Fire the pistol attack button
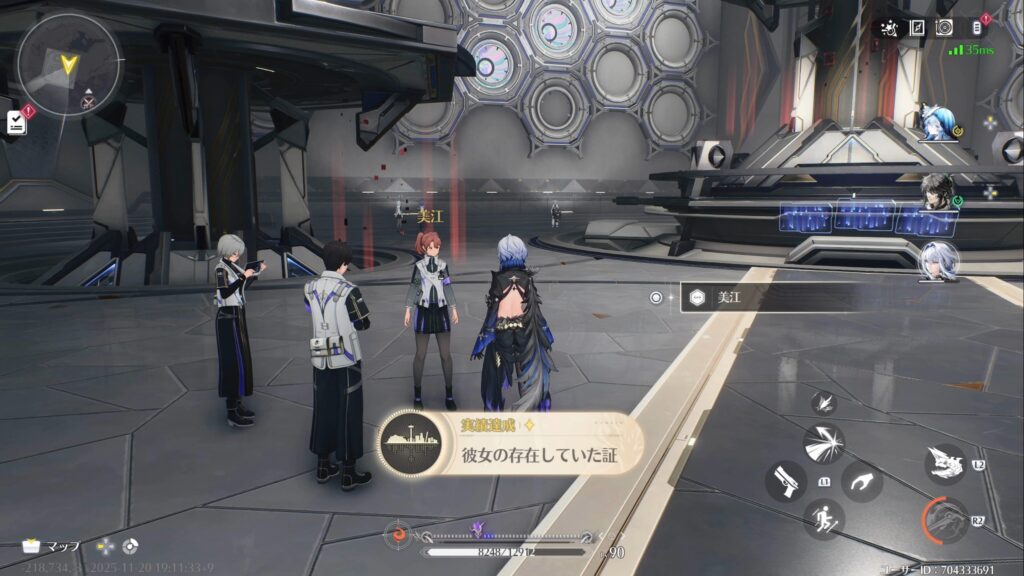The image size is (1024, 576). point(785,482)
